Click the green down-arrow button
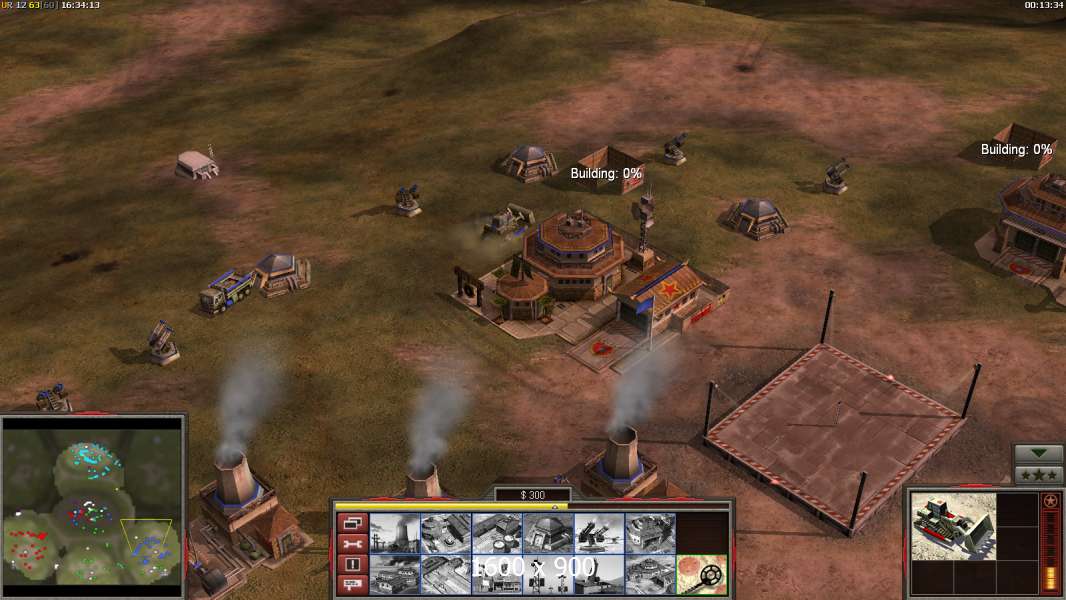 pyautogui.click(x=1038, y=454)
